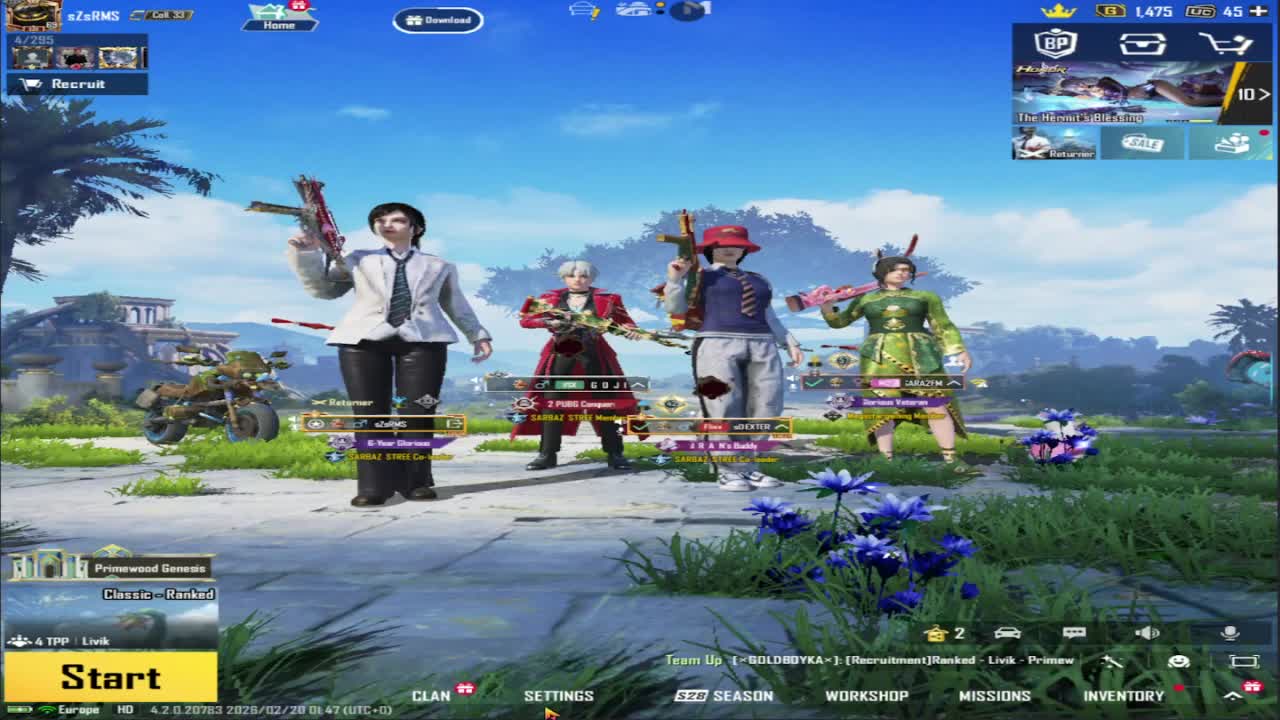Open the Season page
Viewport: 1280px width, 720px height.
(x=724, y=696)
